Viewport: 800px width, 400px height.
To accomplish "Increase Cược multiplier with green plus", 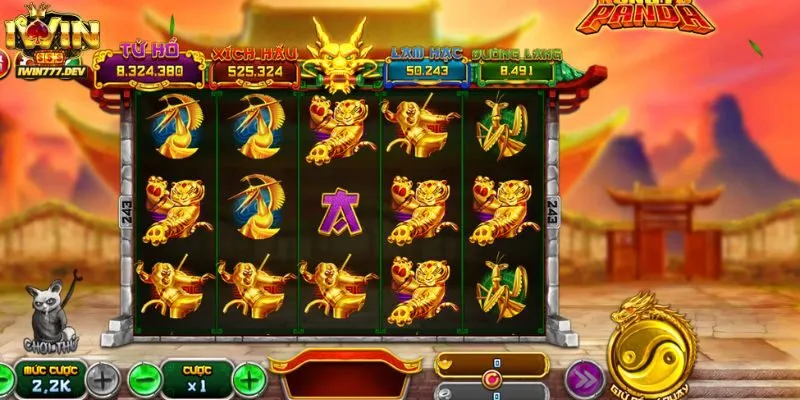I will click(x=249, y=379).
